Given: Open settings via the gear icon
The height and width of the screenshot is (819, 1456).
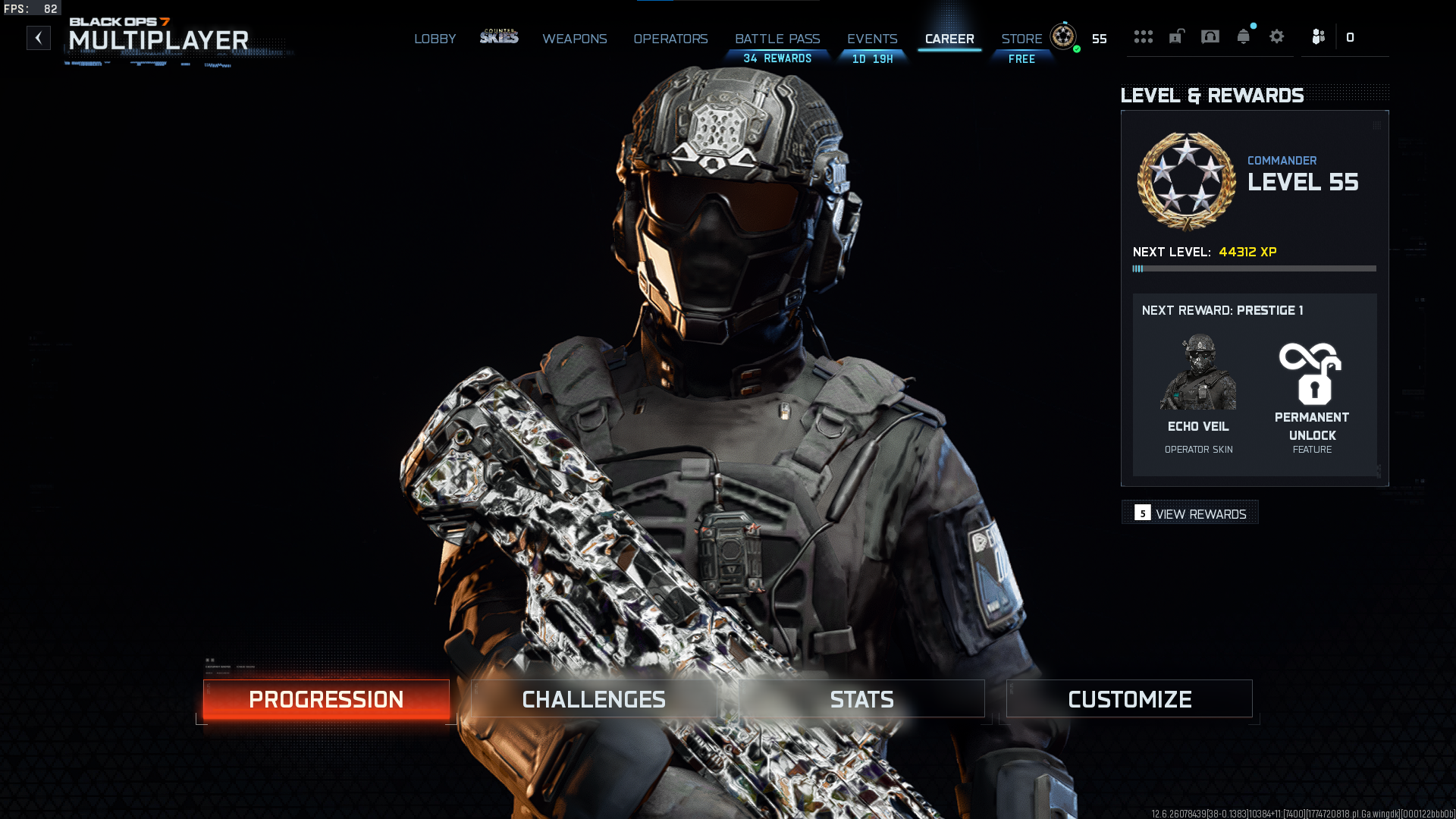Looking at the screenshot, I should pyautogui.click(x=1277, y=36).
